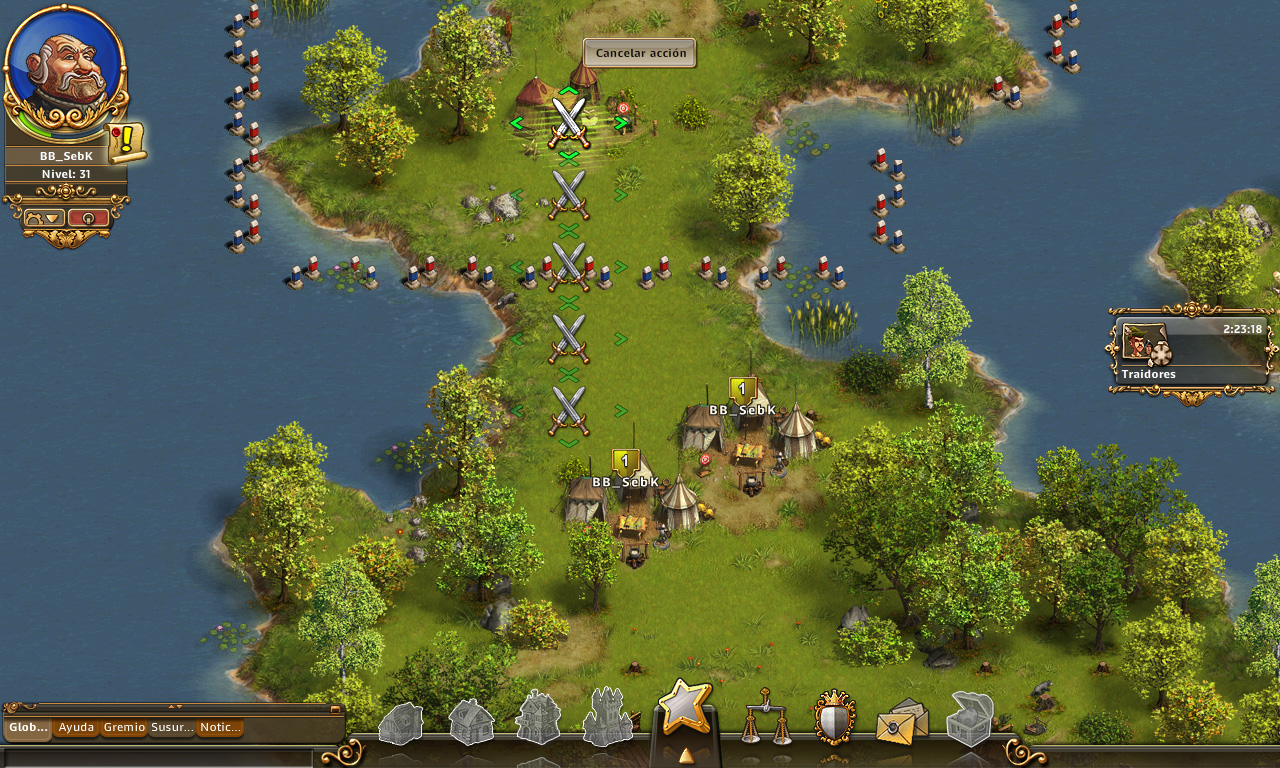The width and height of the screenshot is (1280, 768).
Task: Select the small shed building menu icon
Action: 401,723
